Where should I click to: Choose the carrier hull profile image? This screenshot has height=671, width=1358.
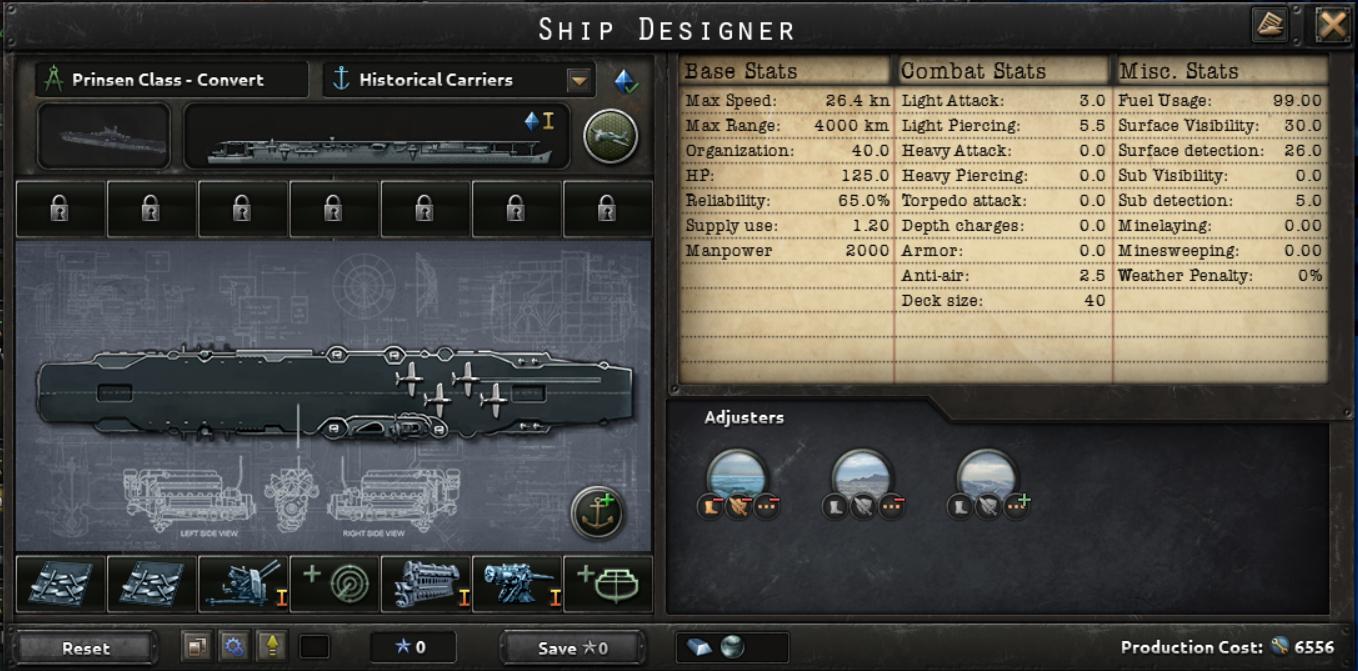tap(377, 137)
